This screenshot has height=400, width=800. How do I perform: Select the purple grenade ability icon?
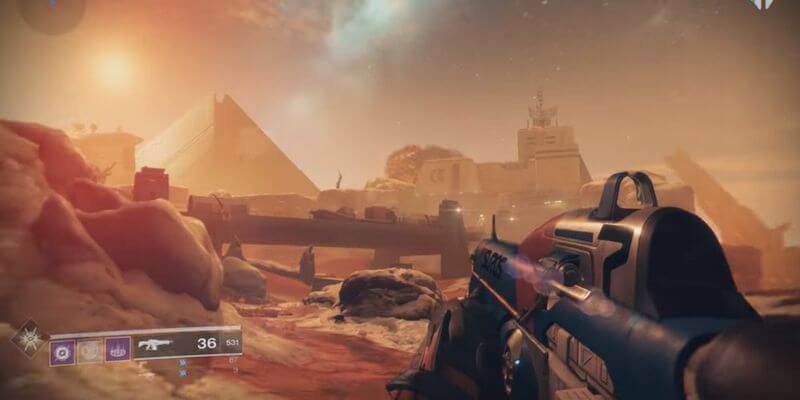(62, 351)
